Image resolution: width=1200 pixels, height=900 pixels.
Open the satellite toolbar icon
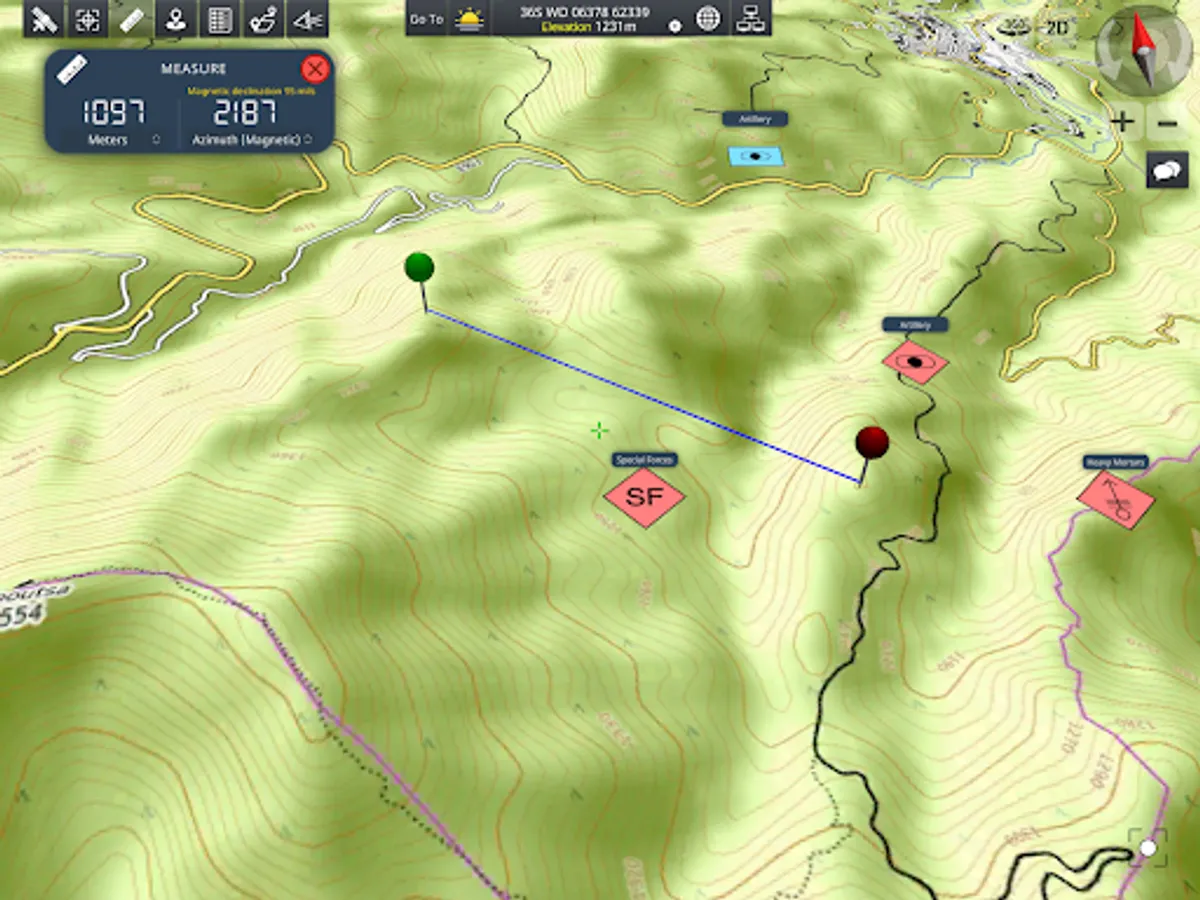click(x=44, y=19)
